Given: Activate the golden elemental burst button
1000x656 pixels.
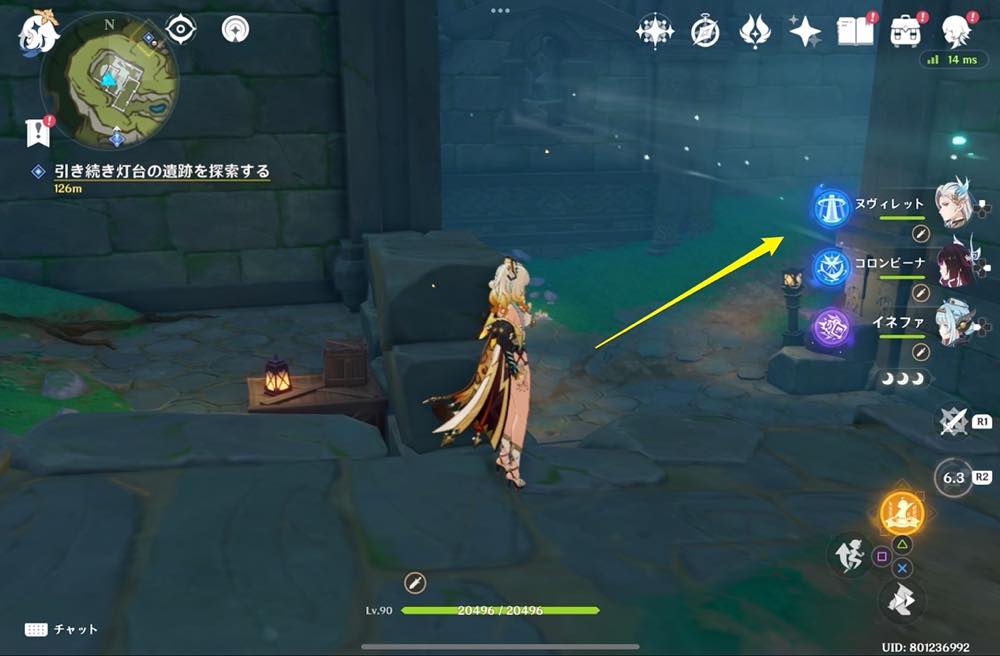Looking at the screenshot, I should (901, 513).
